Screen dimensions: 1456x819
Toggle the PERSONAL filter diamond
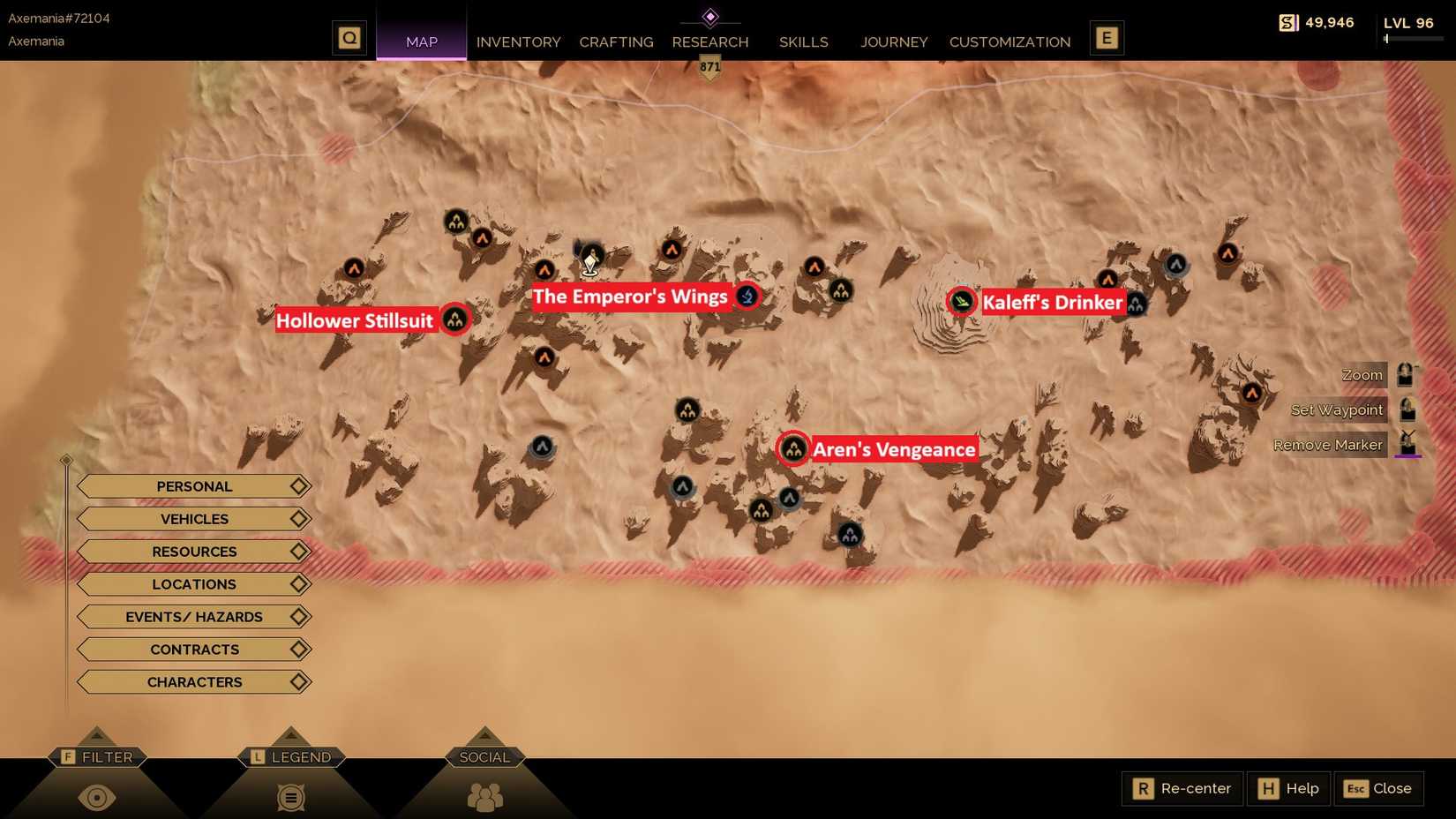tap(297, 485)
